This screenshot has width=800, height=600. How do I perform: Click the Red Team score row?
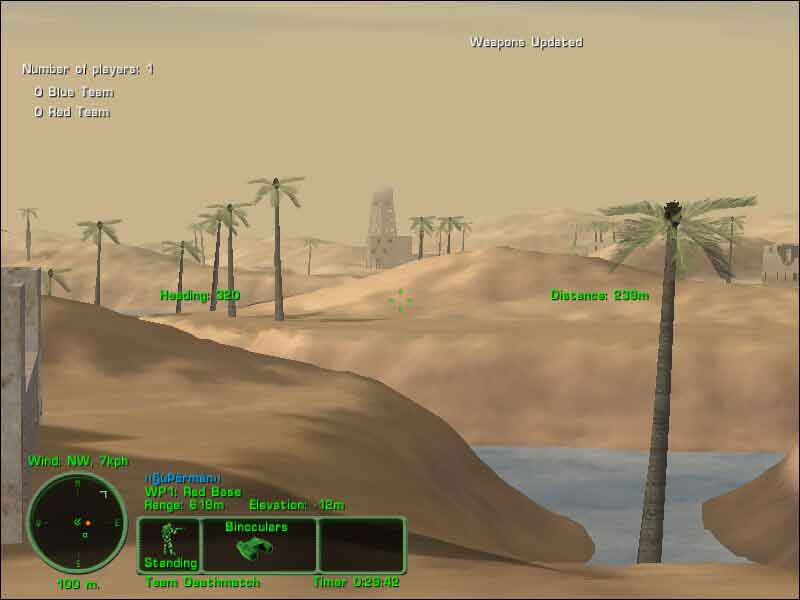[72, 112]
